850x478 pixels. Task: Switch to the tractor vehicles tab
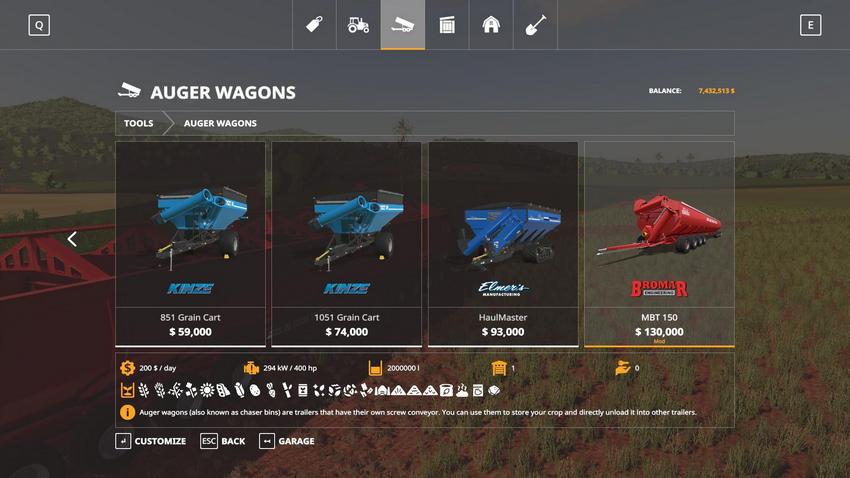[x=358, y=25]
